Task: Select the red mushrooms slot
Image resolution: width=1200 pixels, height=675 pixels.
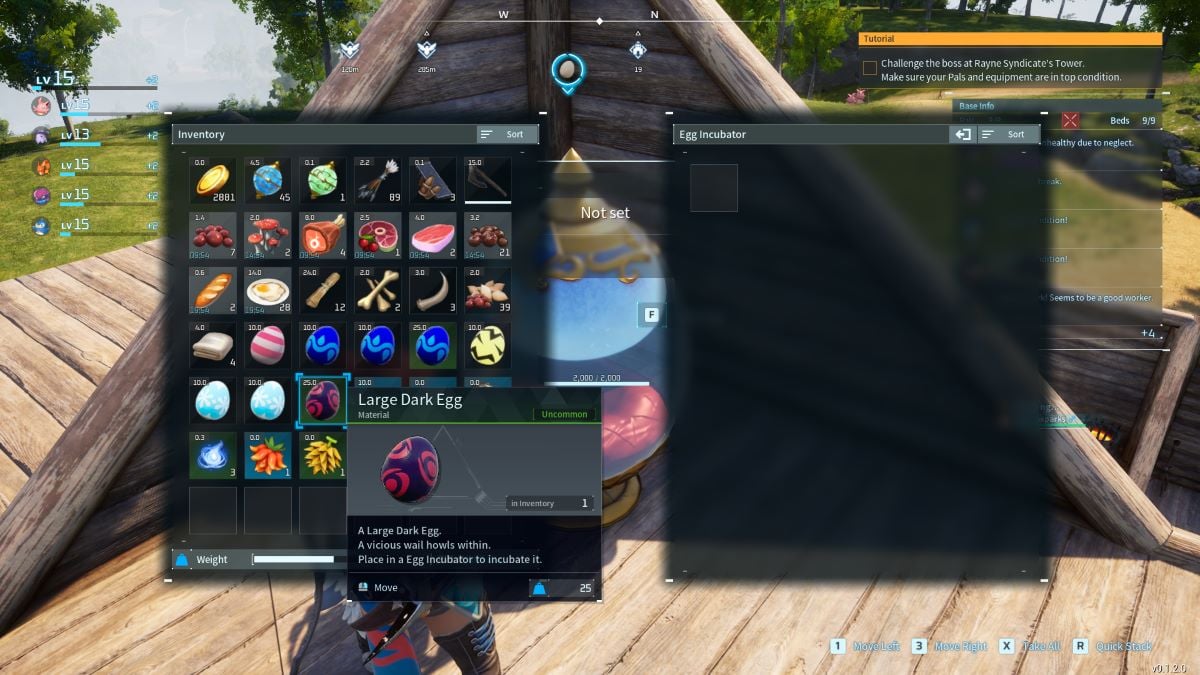Action: point(268,236)
